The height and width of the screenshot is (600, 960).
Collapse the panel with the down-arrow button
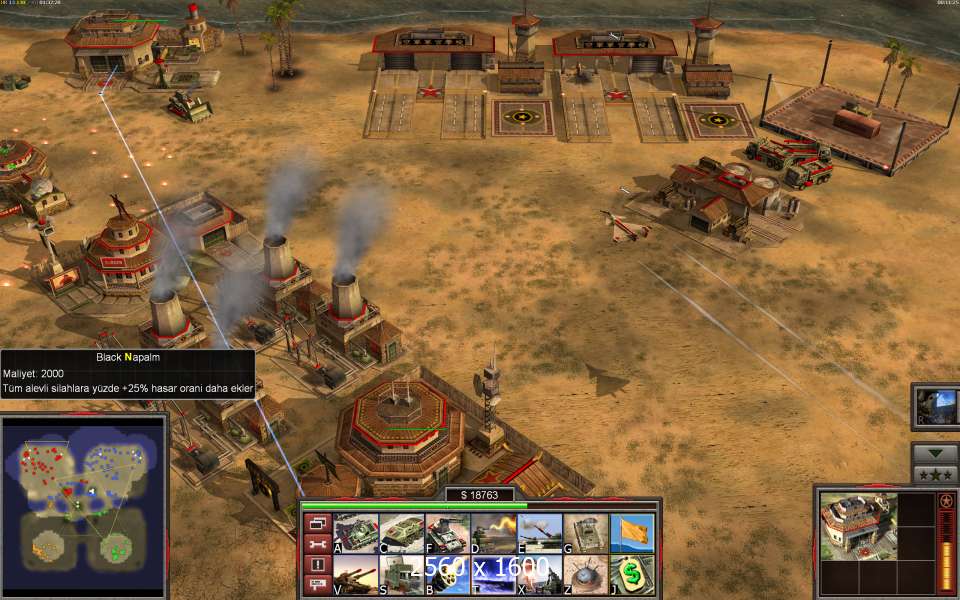coord(935,453)
